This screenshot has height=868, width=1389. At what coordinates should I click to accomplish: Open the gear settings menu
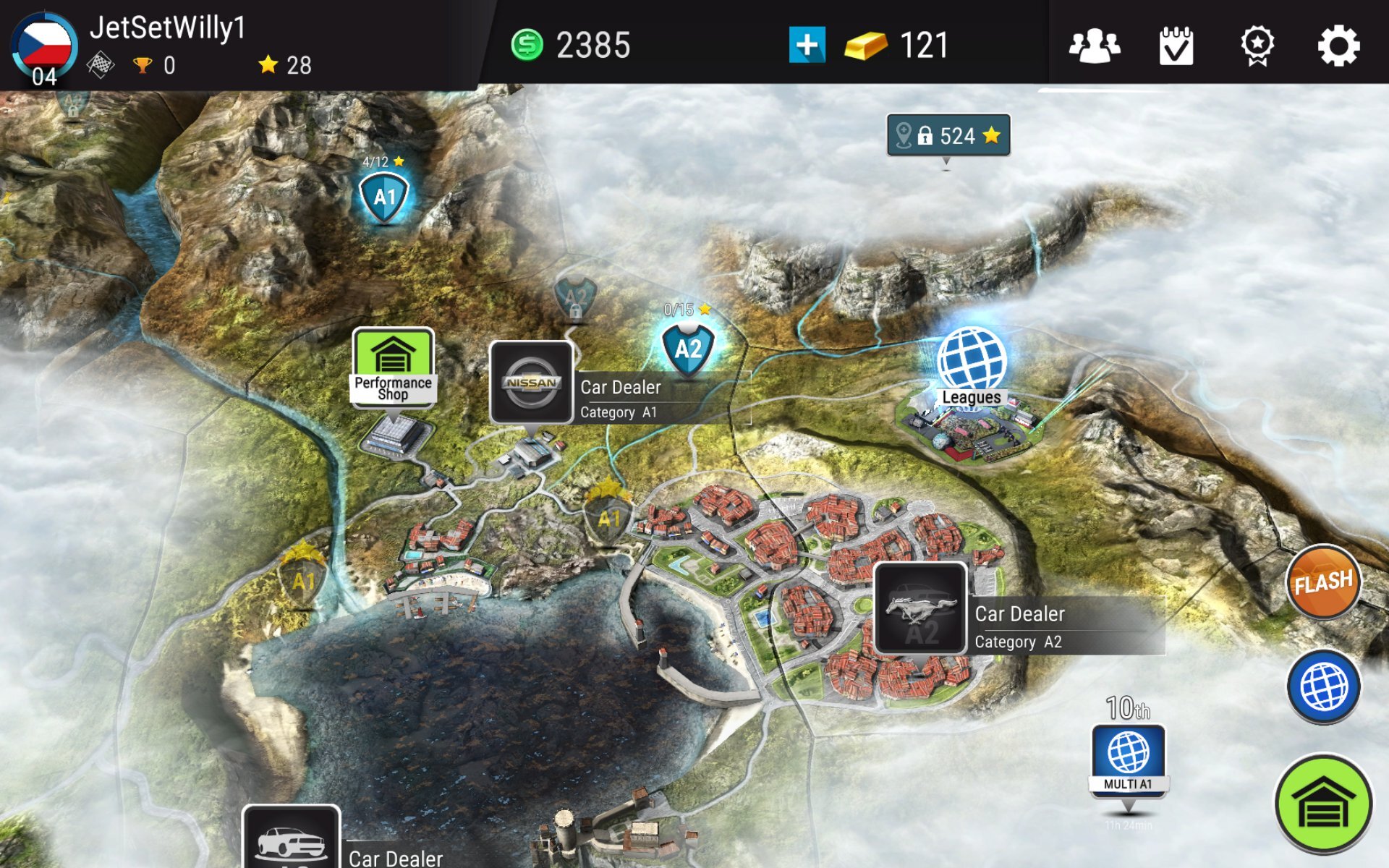click(1338, 46)
